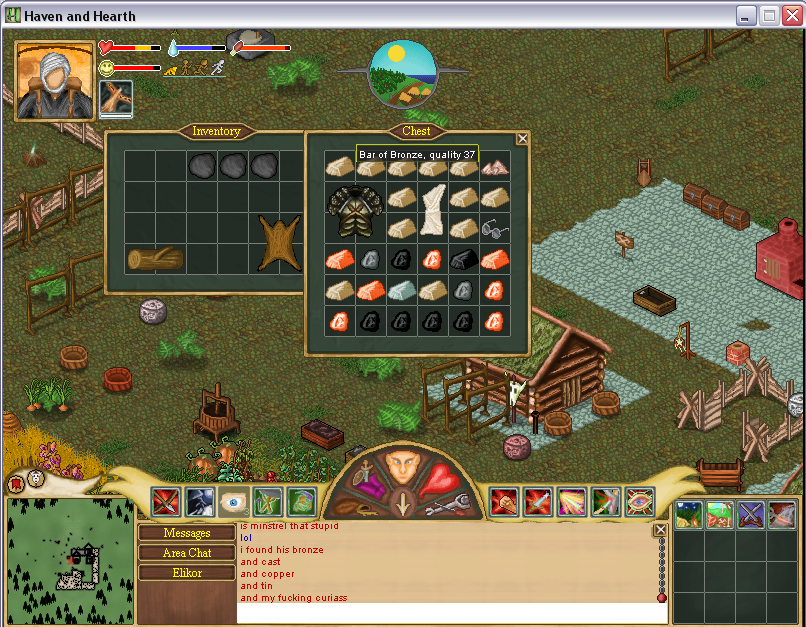Select the wood log in inventory

pyautogui.click(x=155, y=259)
